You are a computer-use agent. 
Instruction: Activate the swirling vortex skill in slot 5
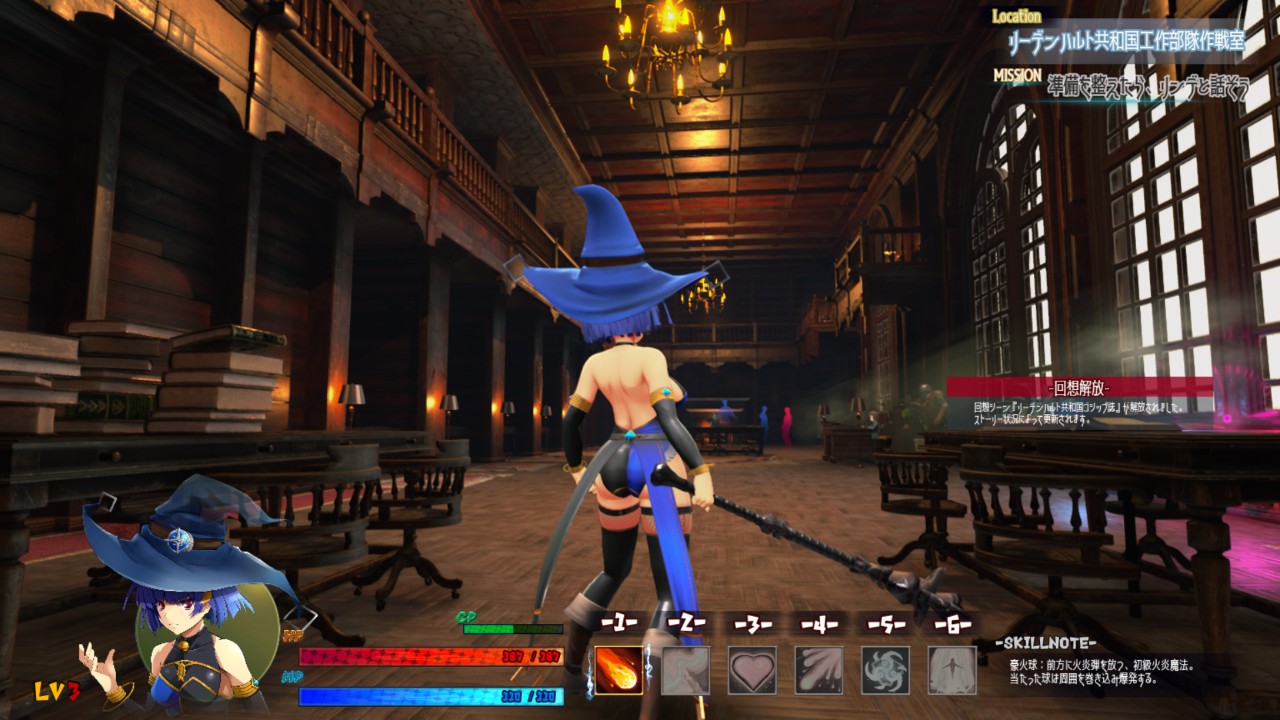tap(886, 670)
